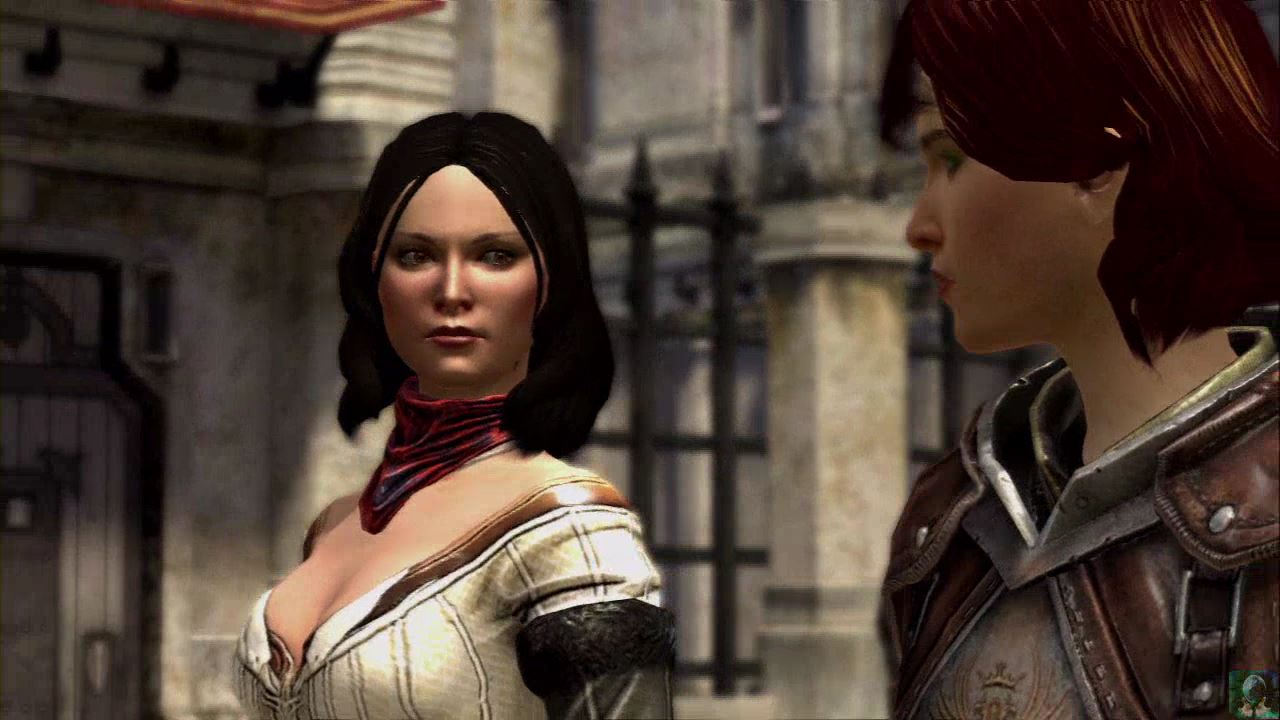This screenshot has height=720, width=1280.
Task: Click the channel watermark logo thumbnail
Action: click(x=1252, y=692)
